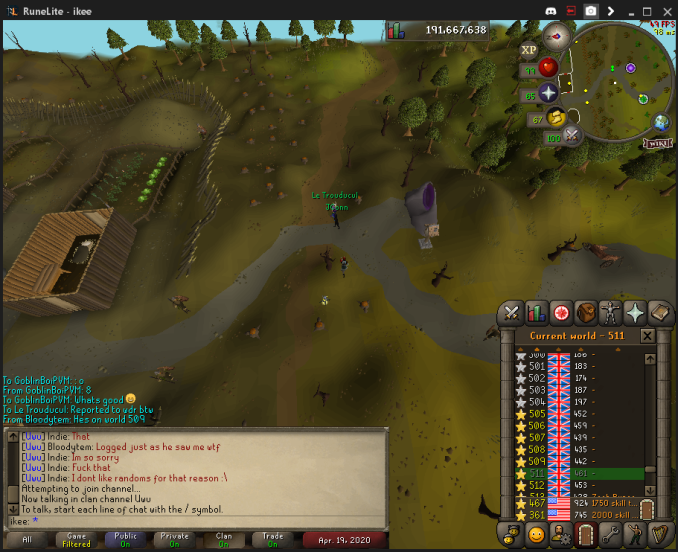Open the wrench Settings tab
678x552 pixels.
611,535
